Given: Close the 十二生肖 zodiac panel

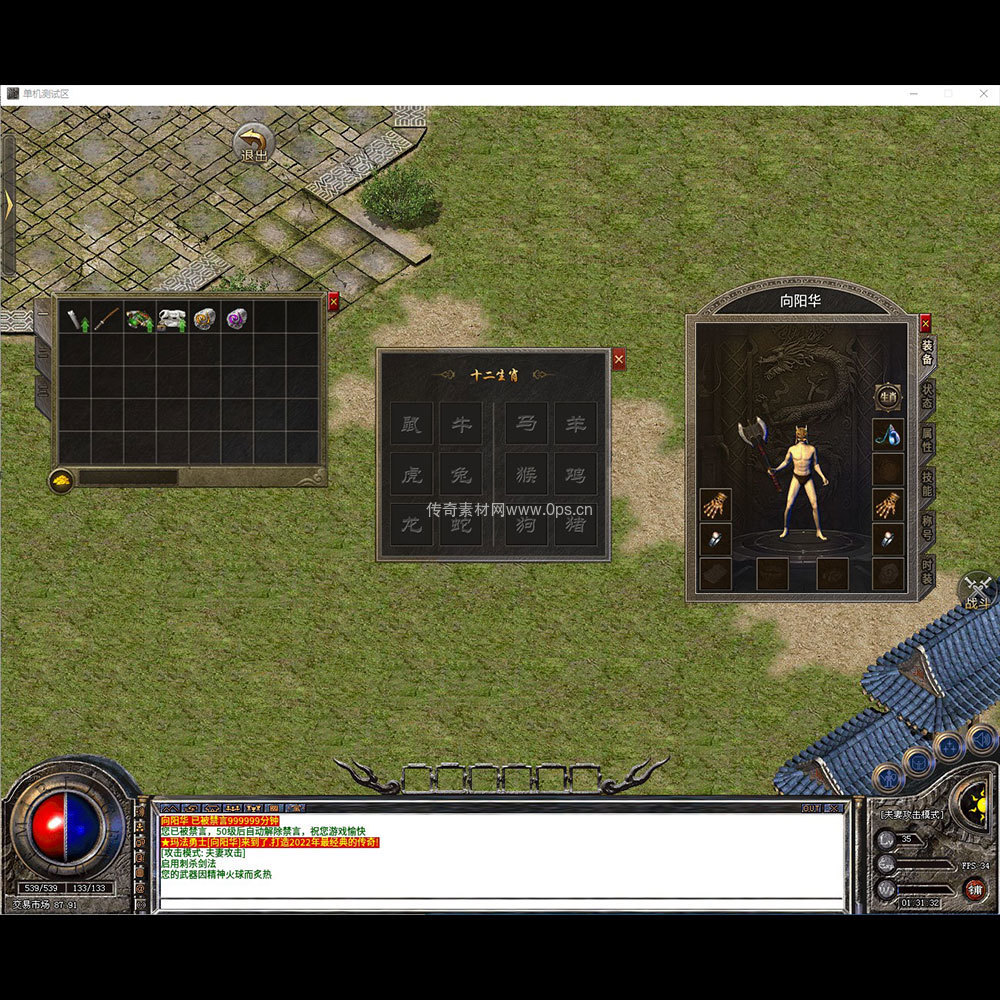Looking at the screenshot, I should [x=619, y=359].
